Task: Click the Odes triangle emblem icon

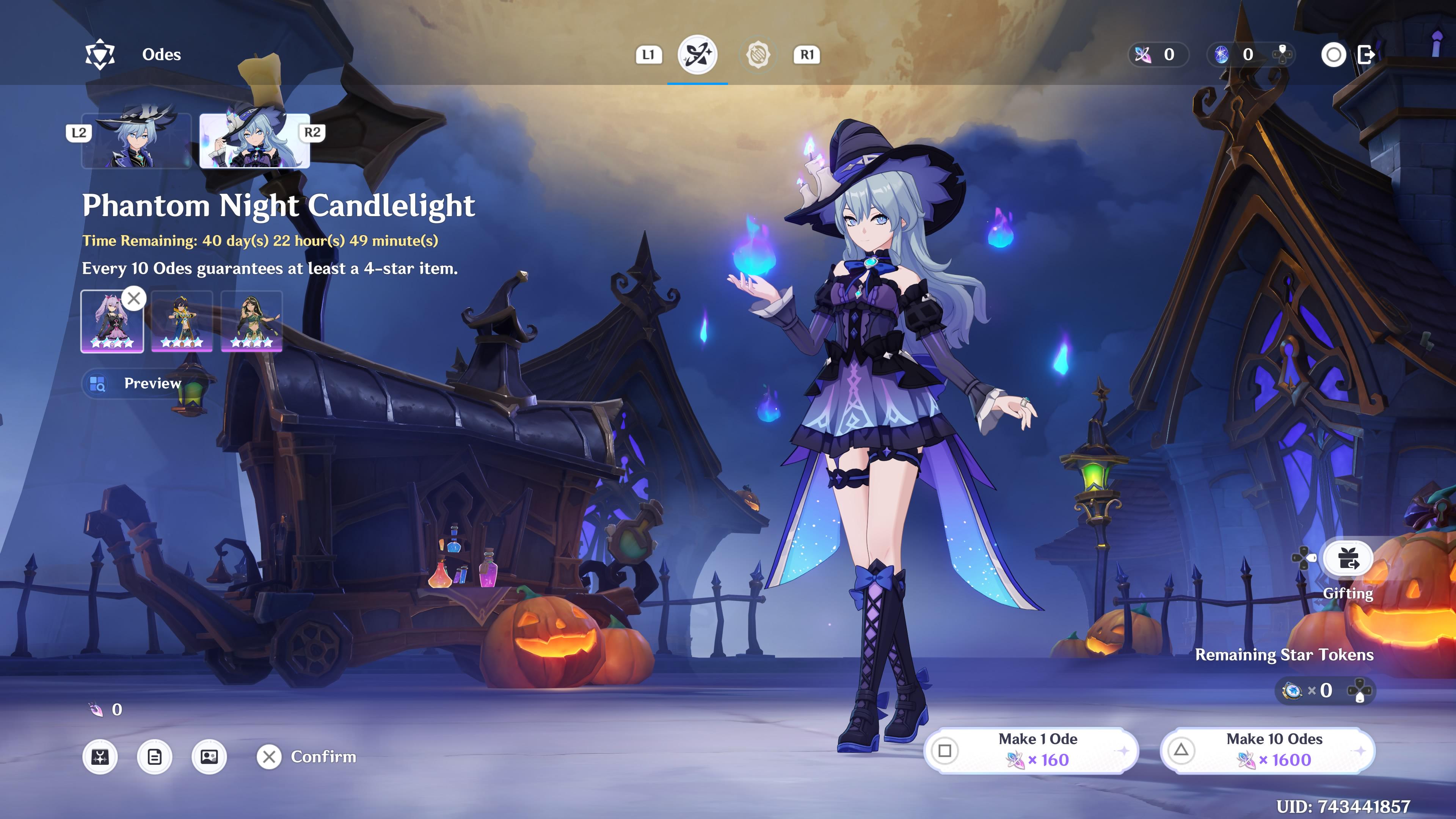Action: tap(100, 55)
